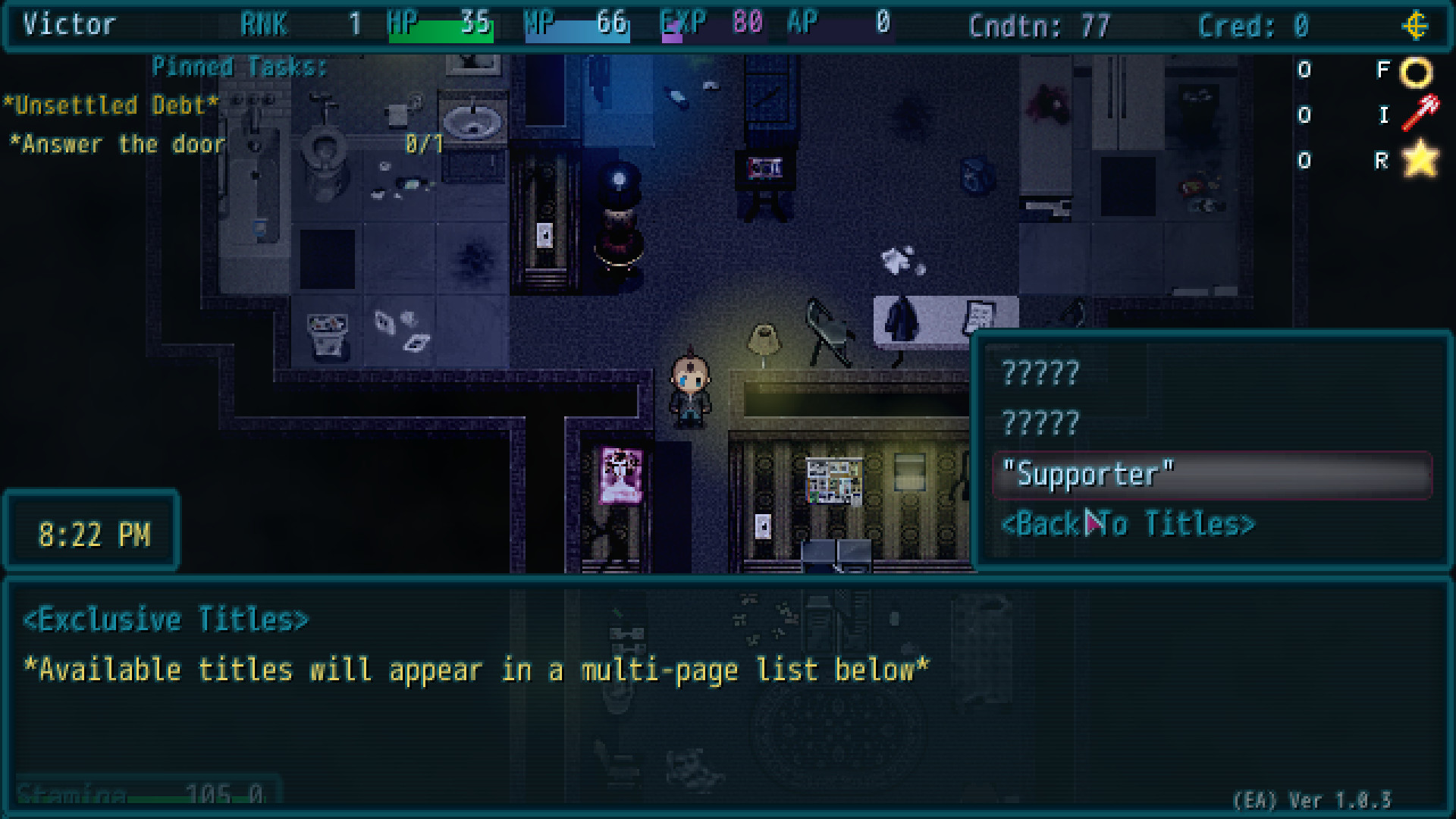Expand the <Exclusive Titles> section header
1456x819 pixels.
point(167,618)
